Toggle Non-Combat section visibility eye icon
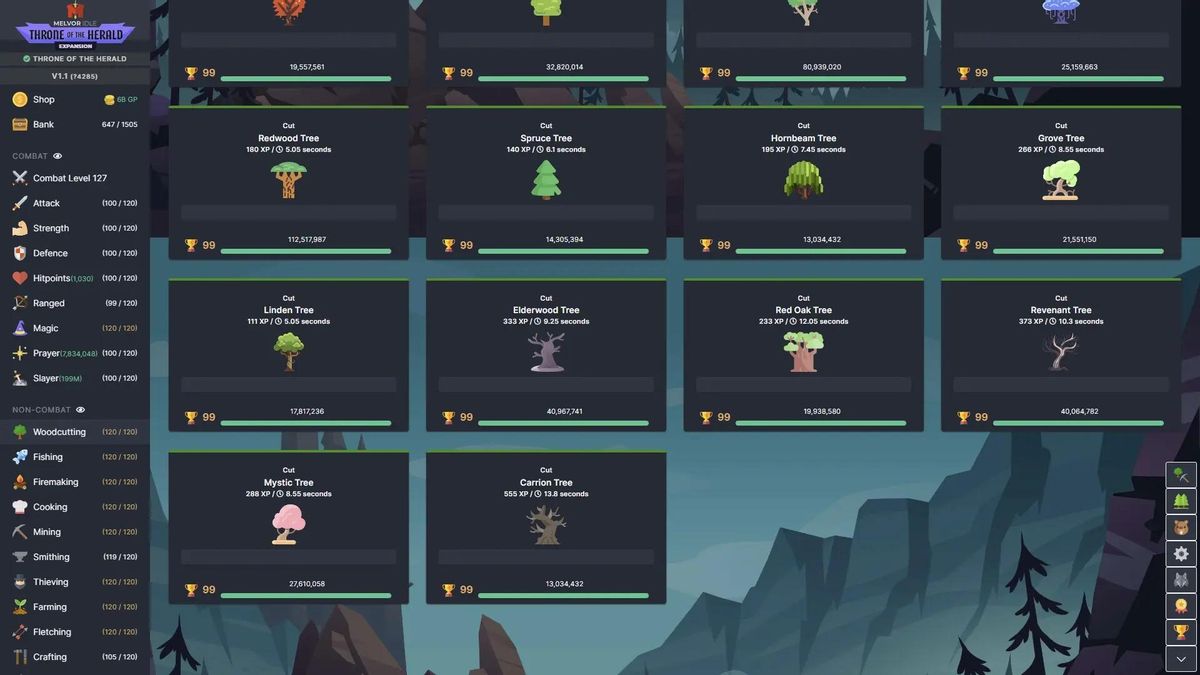Screen dimensions: 1200x675 pos(81,410)
